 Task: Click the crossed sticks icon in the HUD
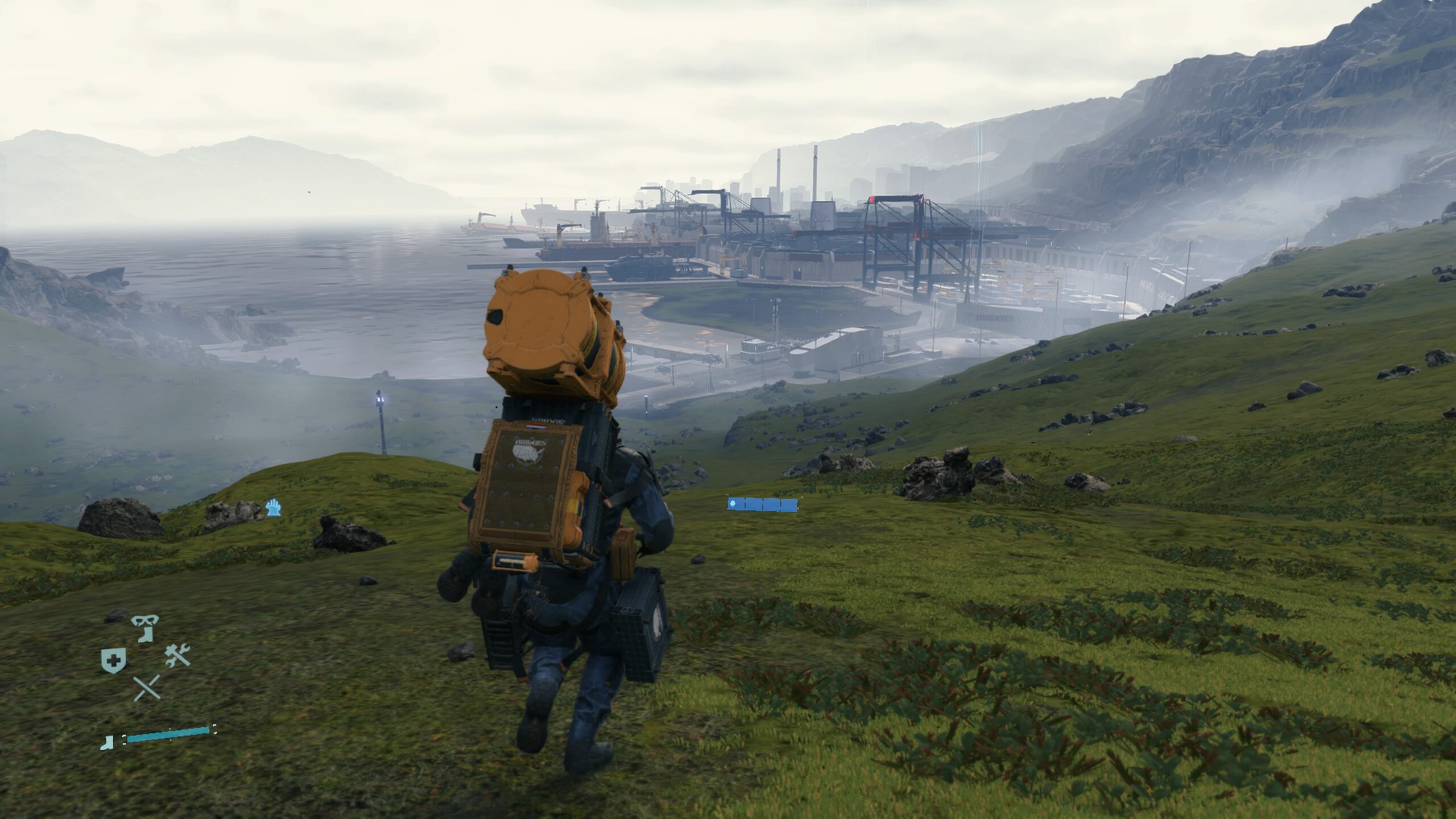(146, 687)
